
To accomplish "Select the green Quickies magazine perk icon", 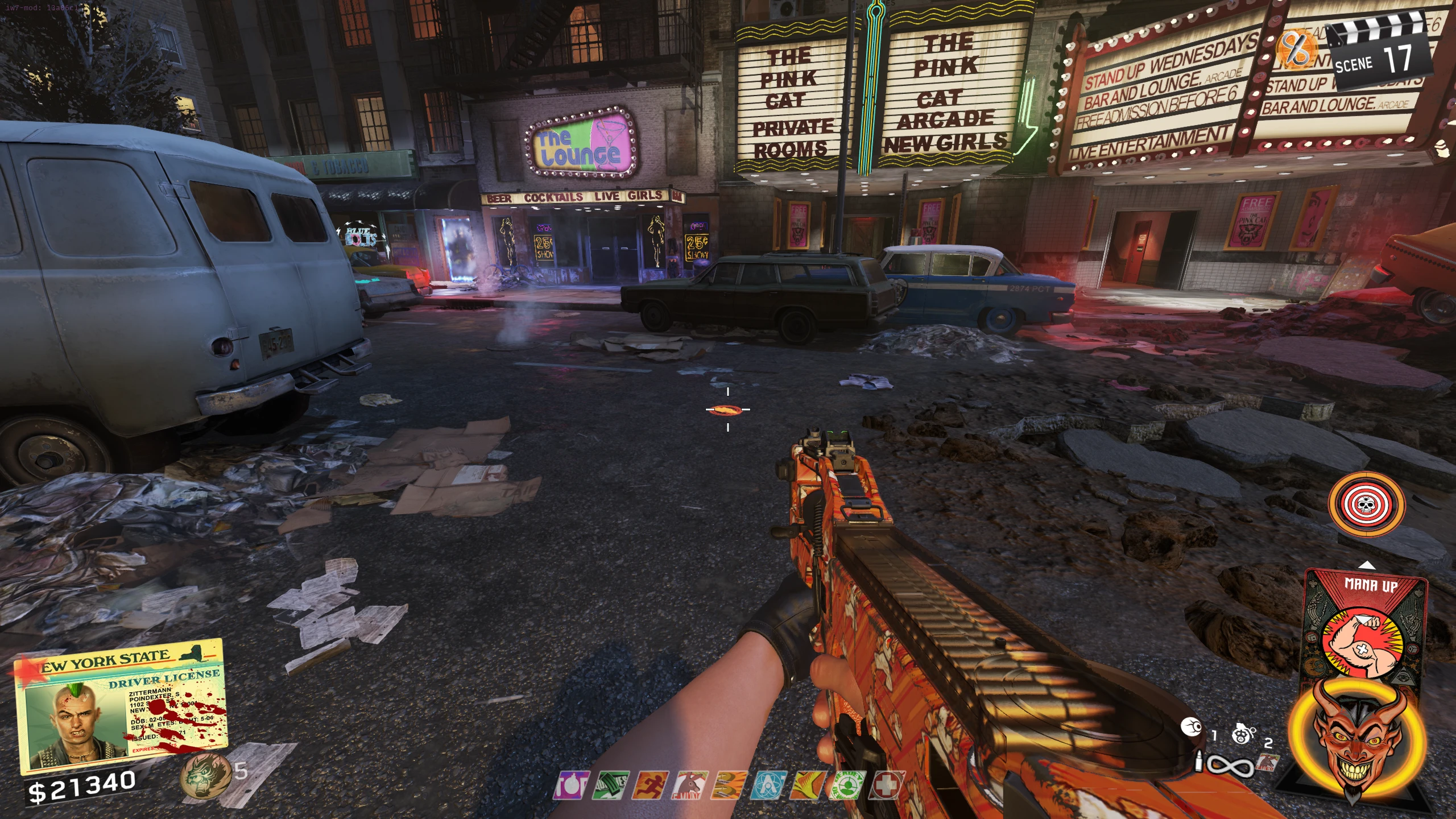I will (611, 786).
